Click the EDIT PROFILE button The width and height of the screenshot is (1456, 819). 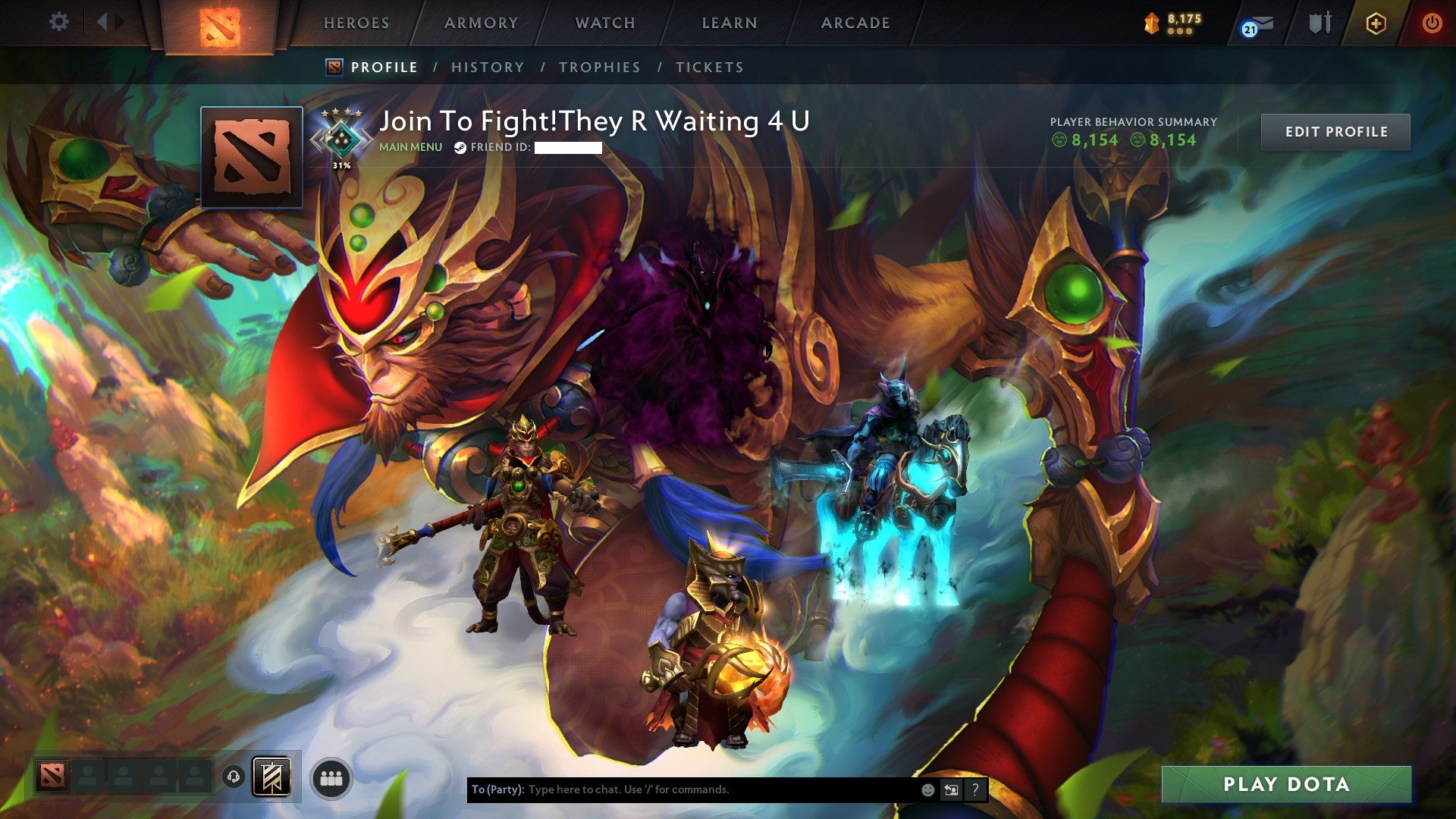[x=1335, y=130]
